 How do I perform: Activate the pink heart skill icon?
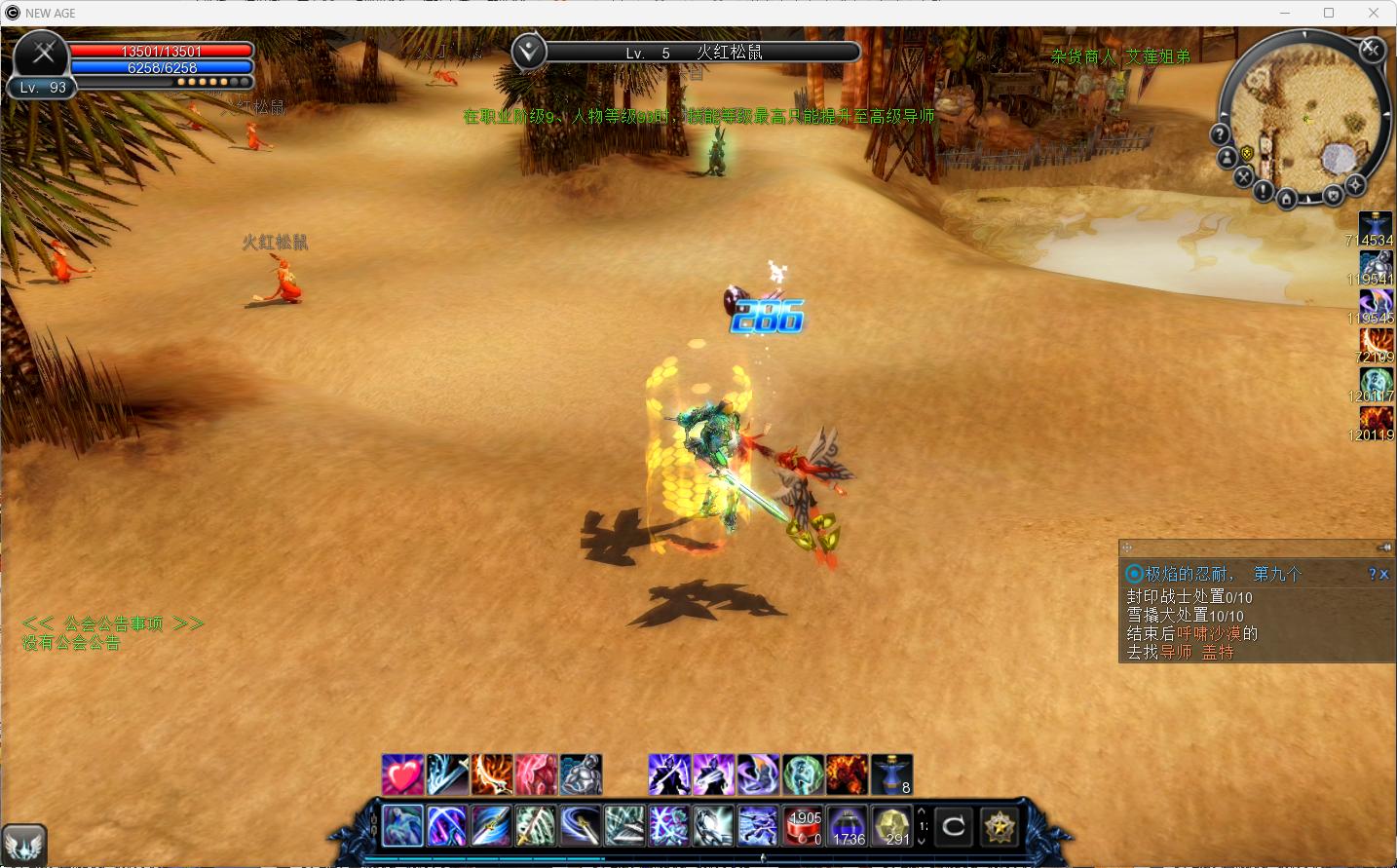402,774
